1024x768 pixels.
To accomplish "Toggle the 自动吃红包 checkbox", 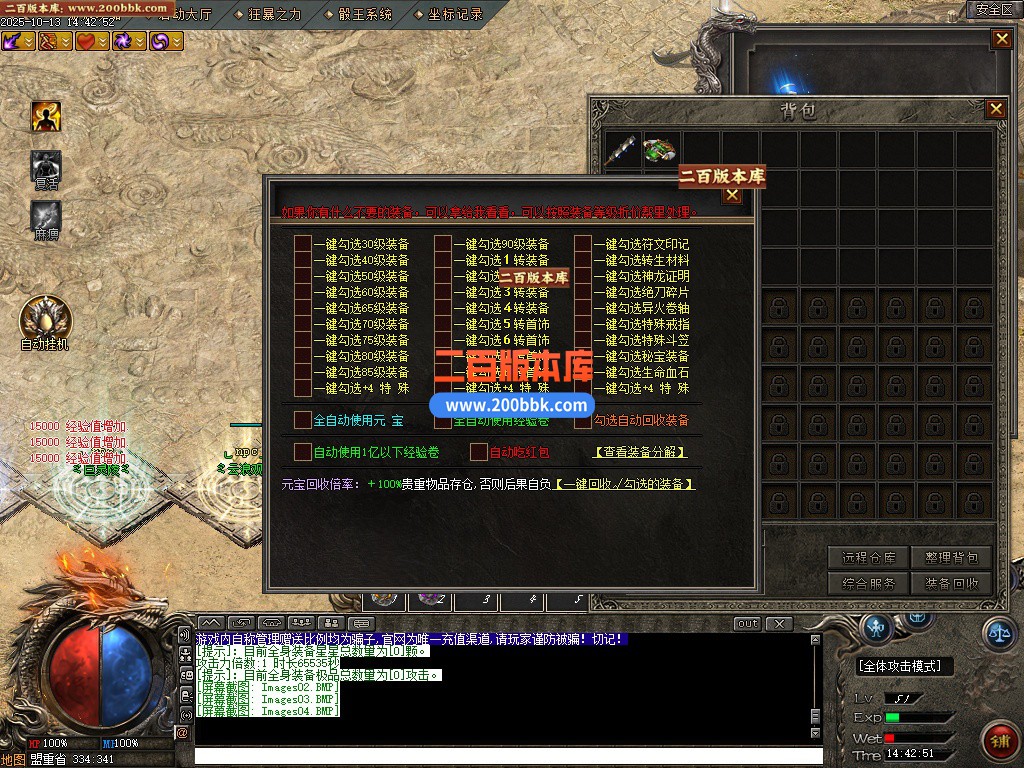I will tap(479, 452).
